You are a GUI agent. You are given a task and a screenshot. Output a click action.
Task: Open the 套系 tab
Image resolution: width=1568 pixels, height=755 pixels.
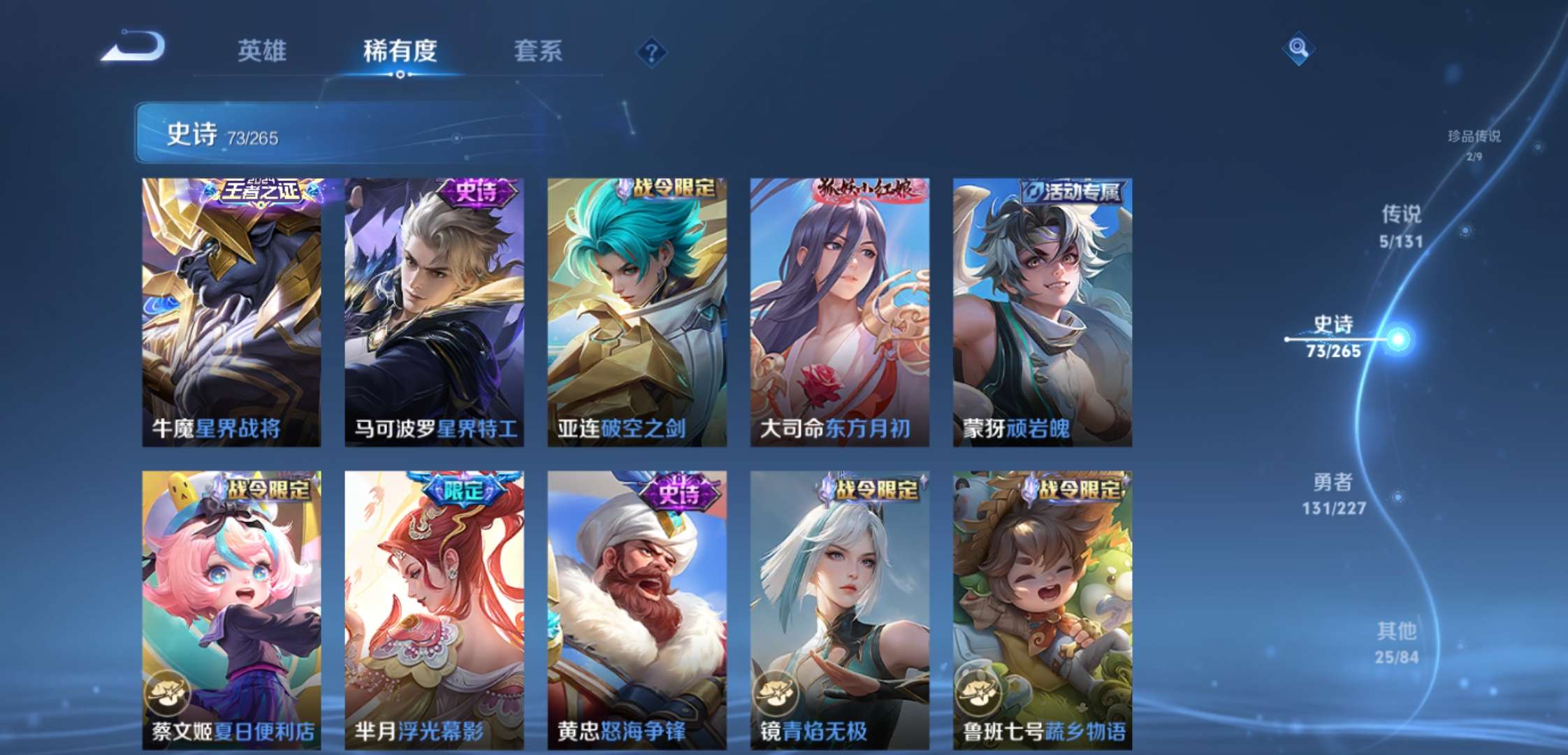(x=538, y=51)
